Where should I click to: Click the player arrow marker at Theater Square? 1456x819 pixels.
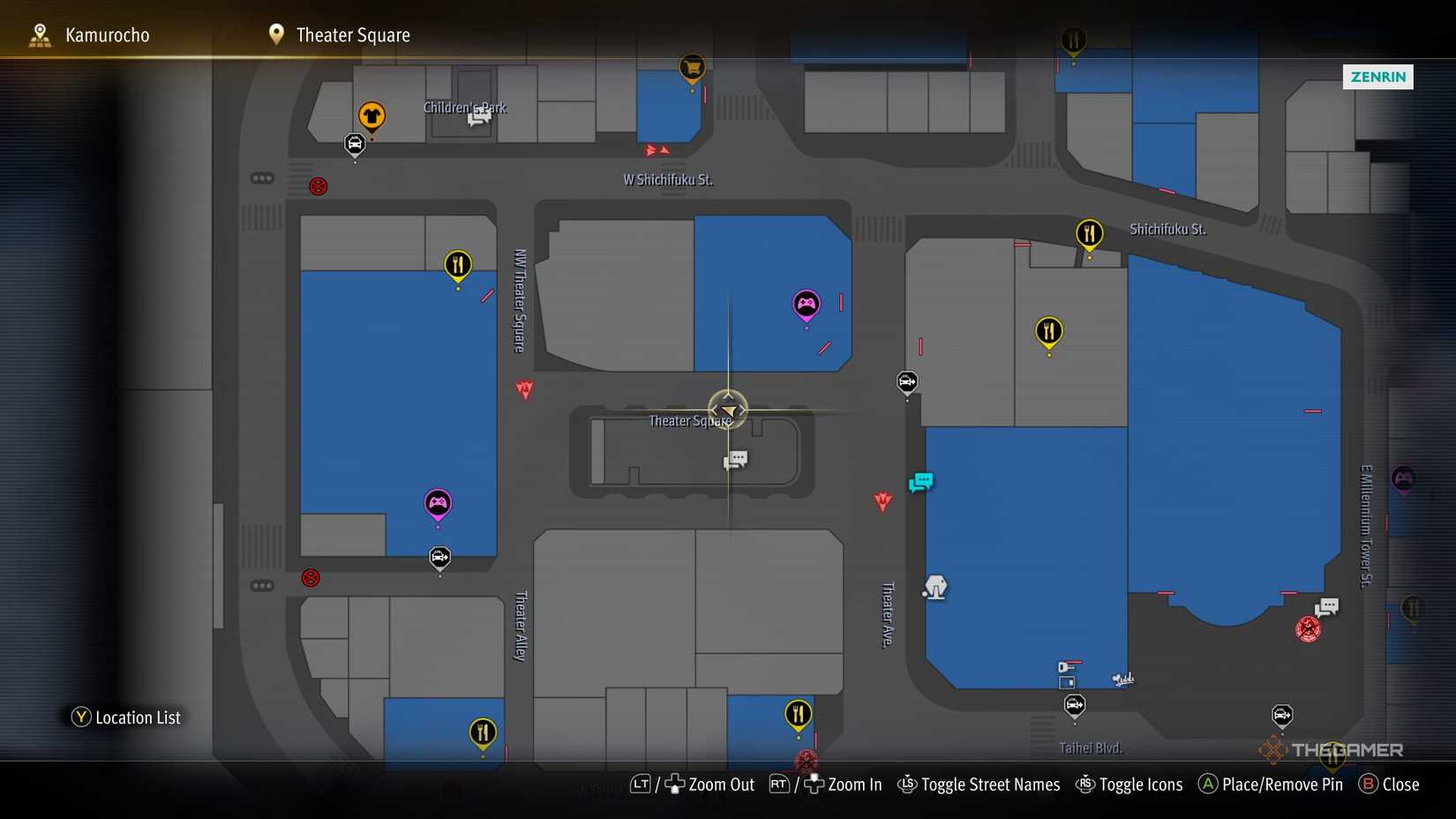tap(727, 409)
